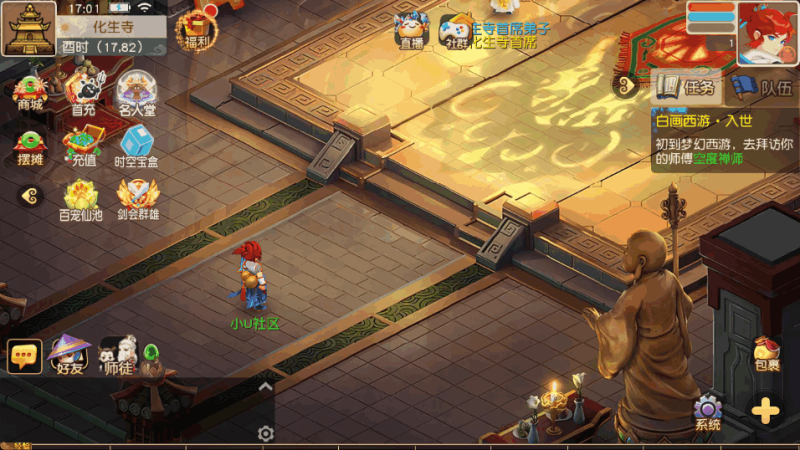Open the 名人堂 hall of fame
The height and width of the screenshot is (450, 800).
click(x=137, y=92)
